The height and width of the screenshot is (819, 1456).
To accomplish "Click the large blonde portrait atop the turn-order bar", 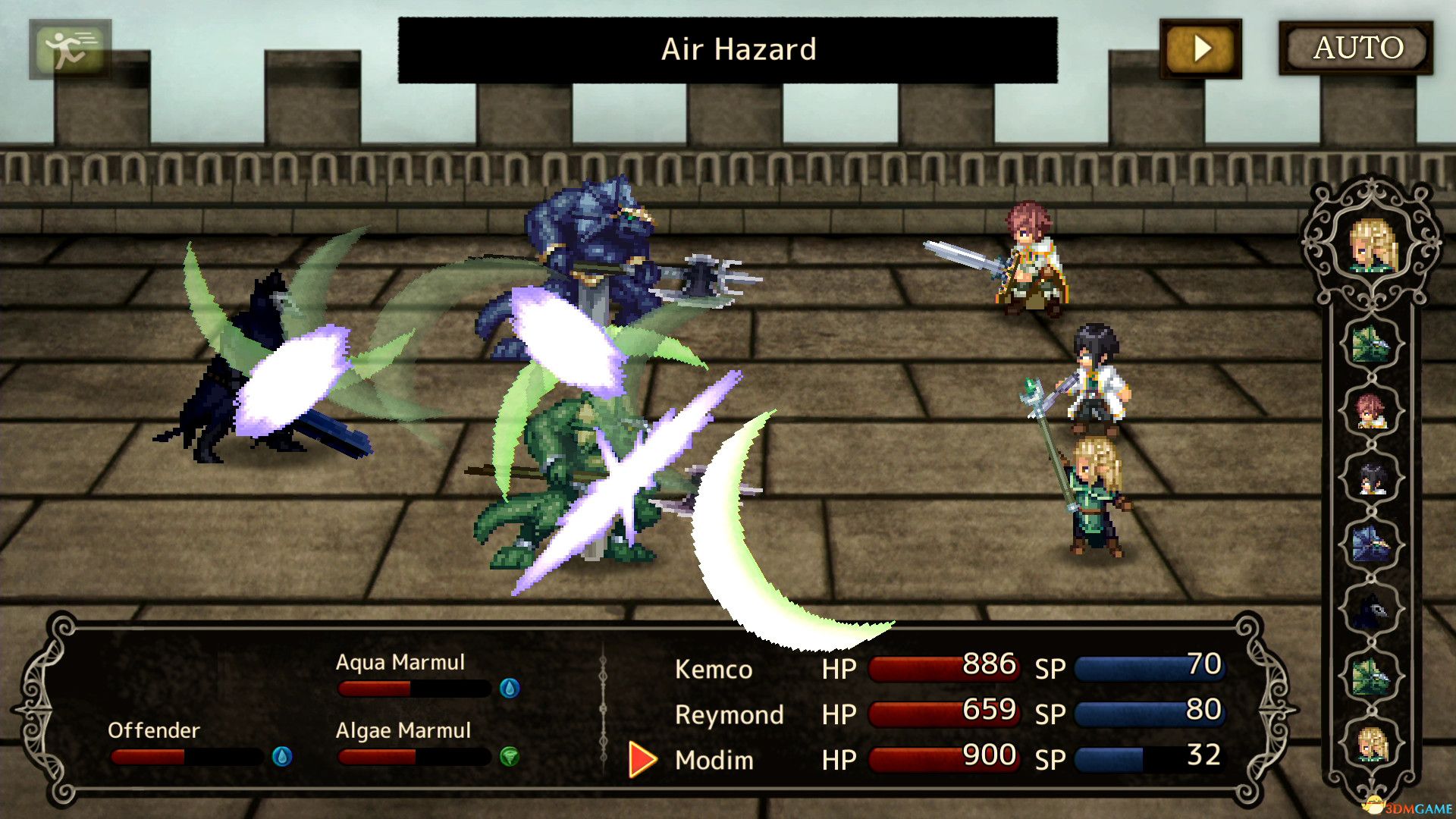I will pyautogui.click(x=1371, y=241).
